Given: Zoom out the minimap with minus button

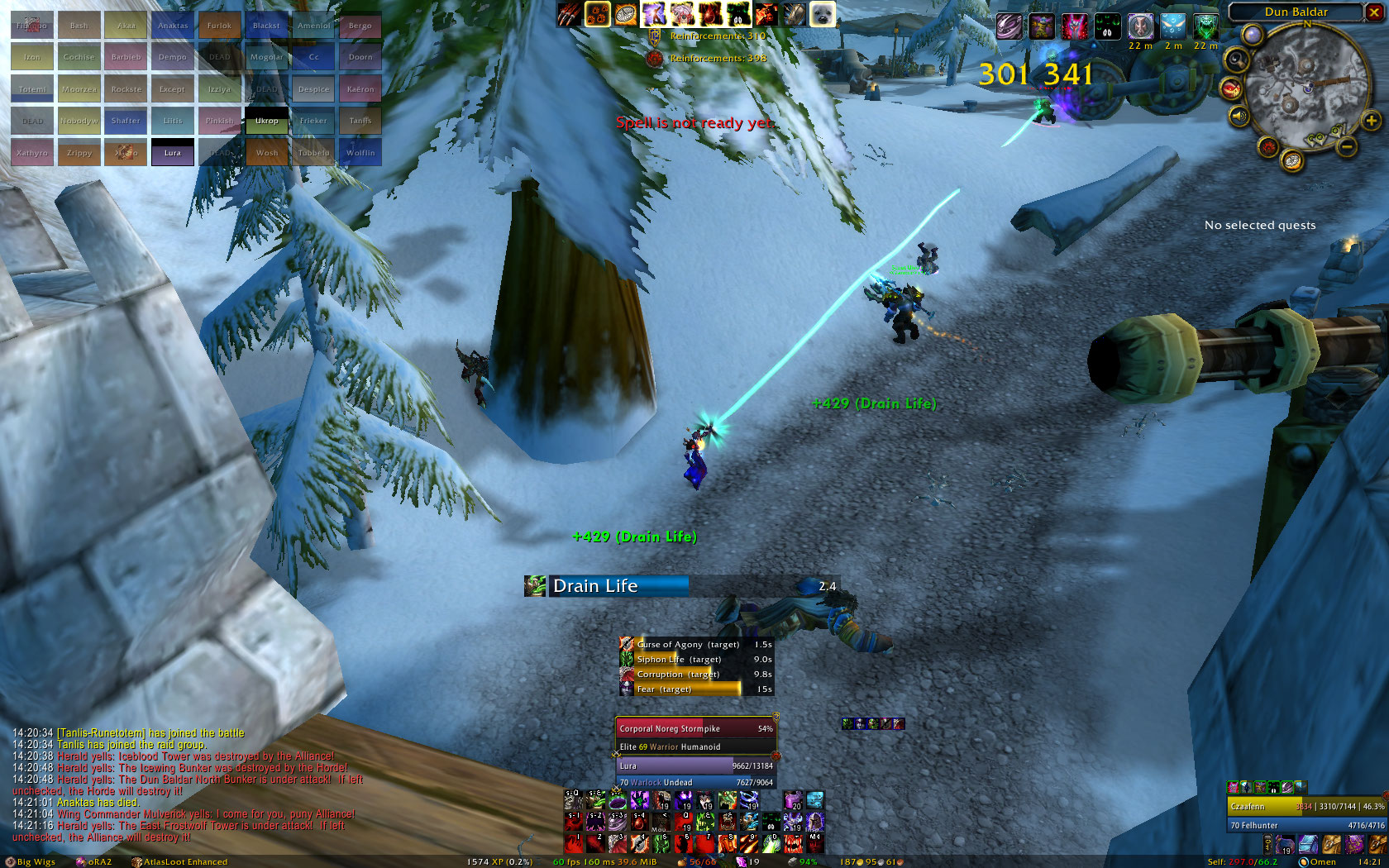Looking at the screenshot, I should (x=1347, y=147).
